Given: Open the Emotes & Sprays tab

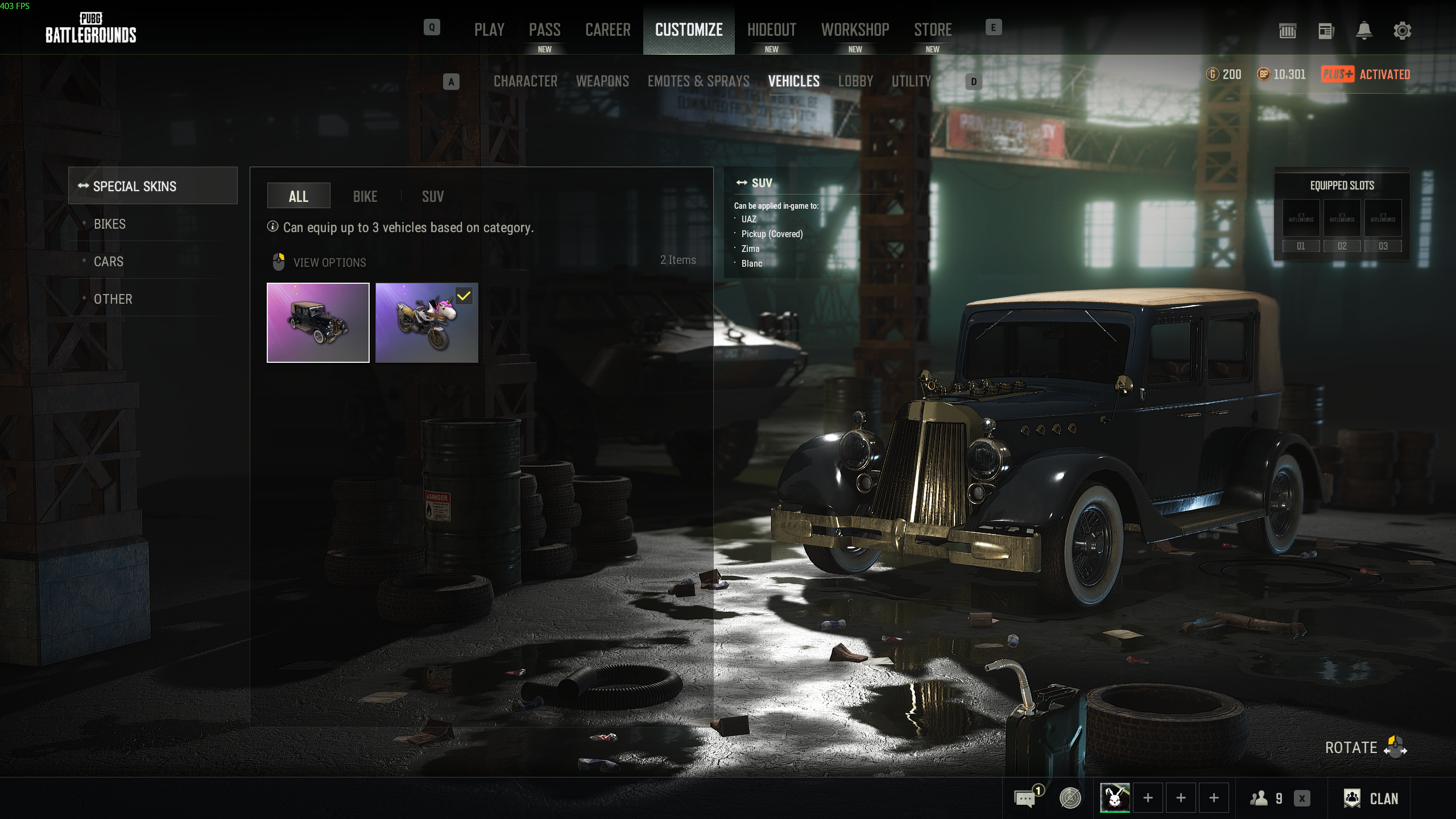Looking at the screenshot, I should (x=698, y=81).
